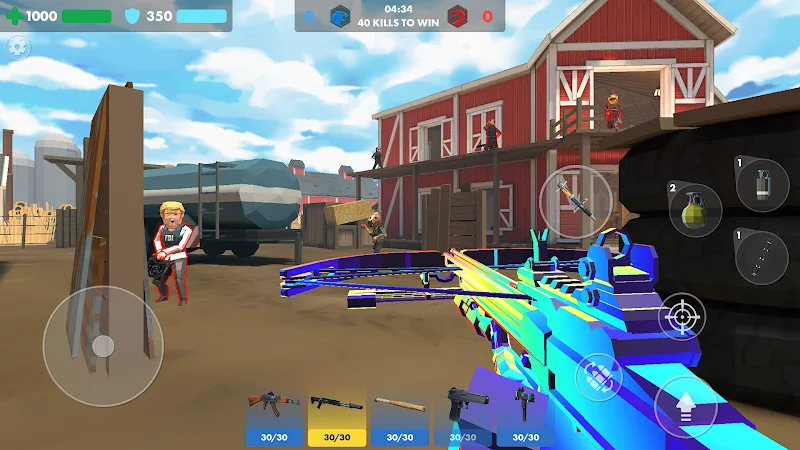The height and width of the screenshot is (450, 800).
Task: Hit the jump arrow button
Action: [686, 408]
